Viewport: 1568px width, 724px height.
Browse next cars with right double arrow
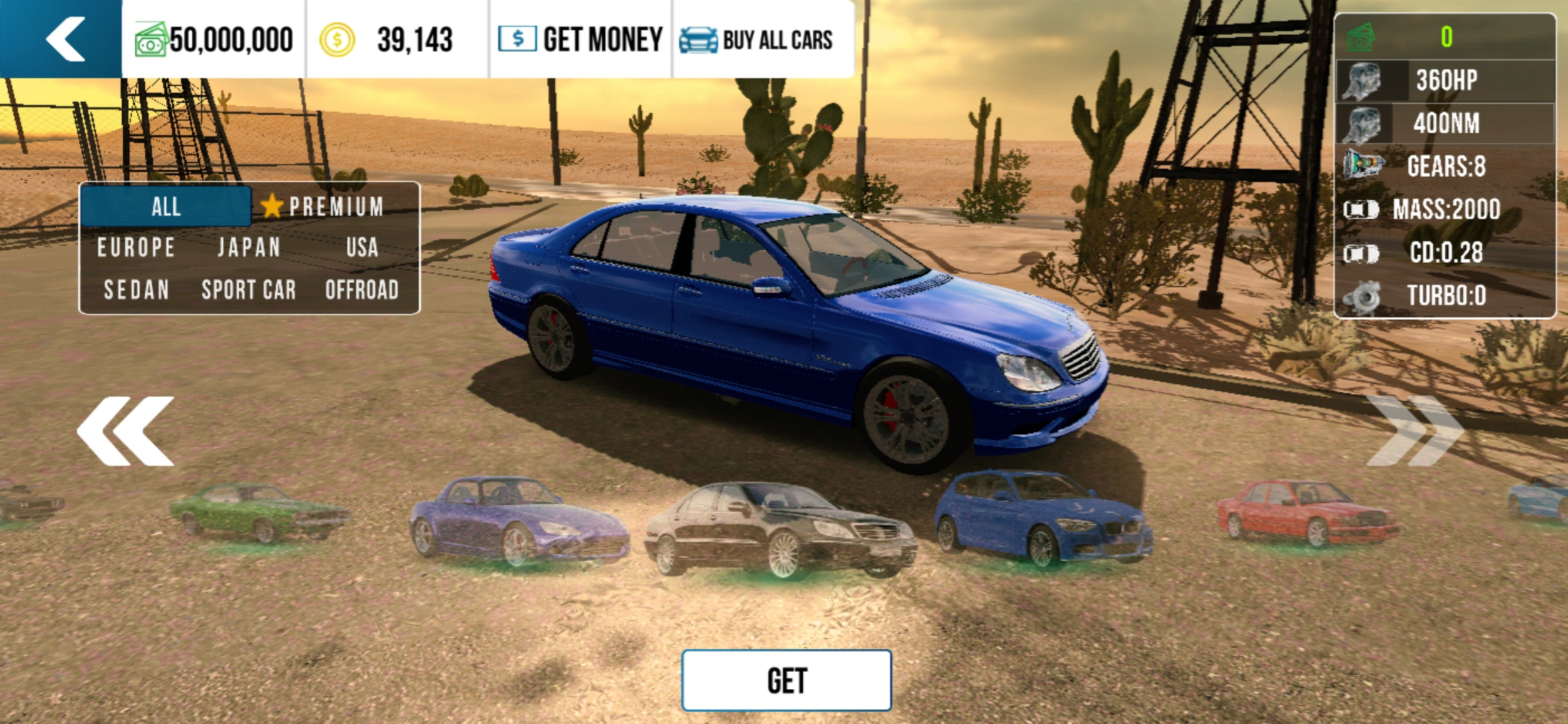pos(1414,430)
